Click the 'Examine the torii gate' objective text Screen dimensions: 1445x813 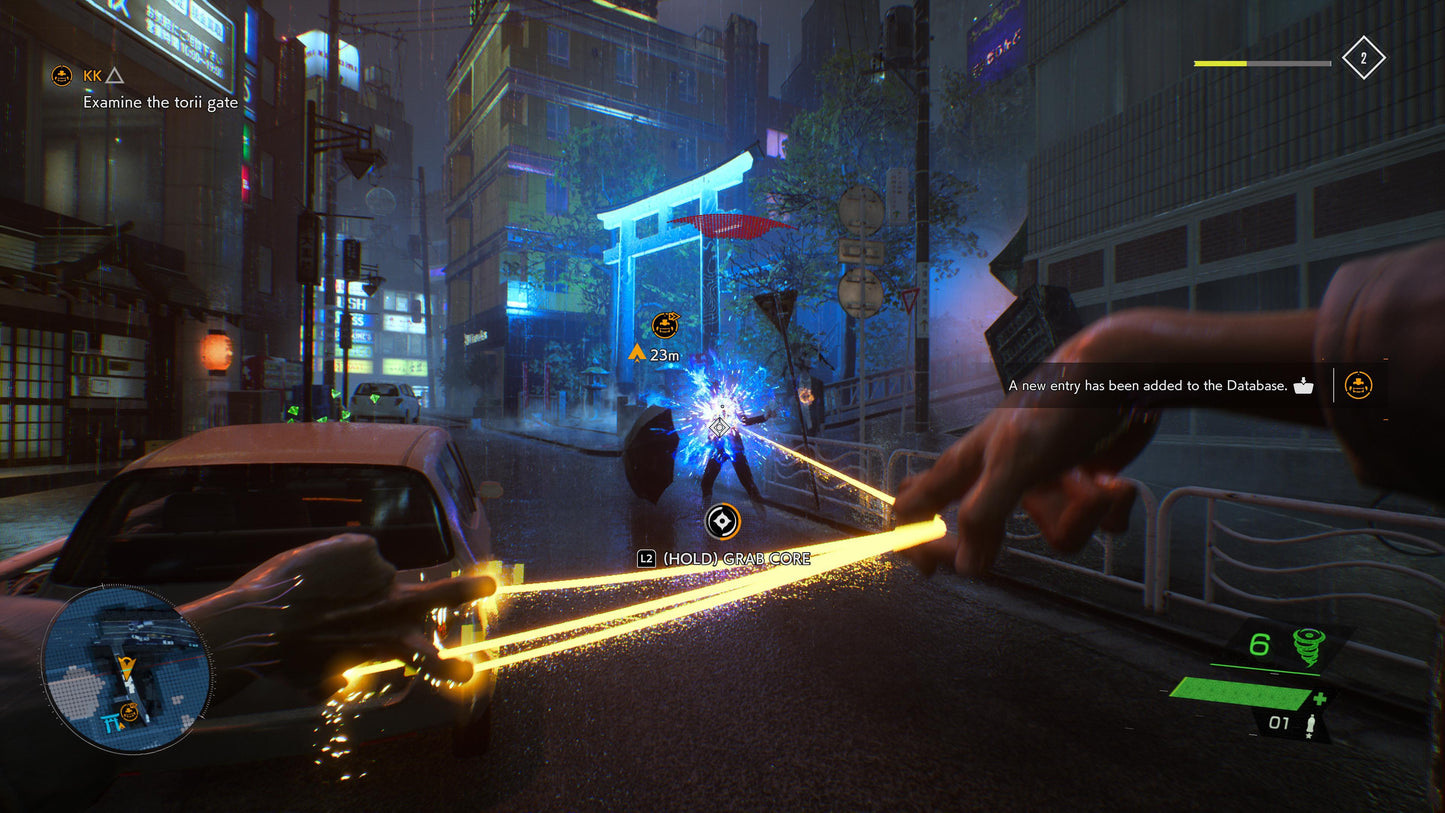tap(158, 102)
